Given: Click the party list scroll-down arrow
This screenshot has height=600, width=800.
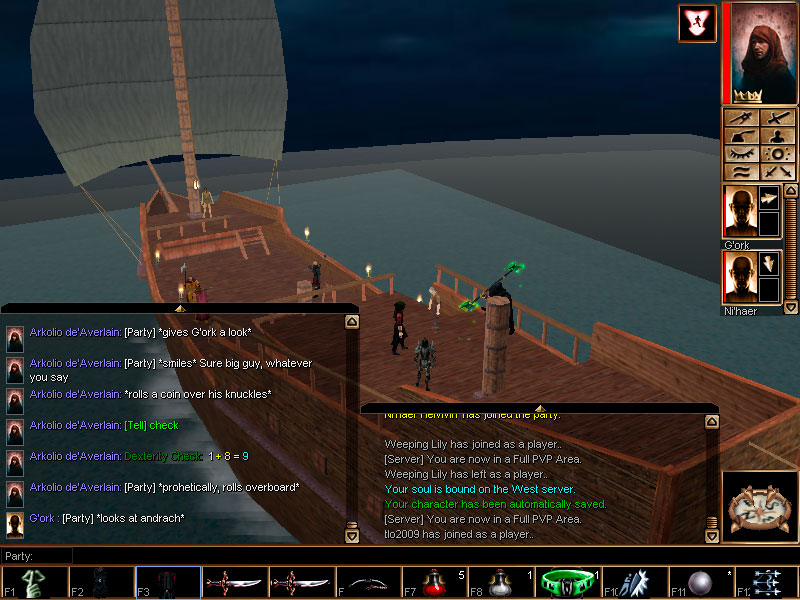Looking at the screenshot, I should (x=790, y=308).
